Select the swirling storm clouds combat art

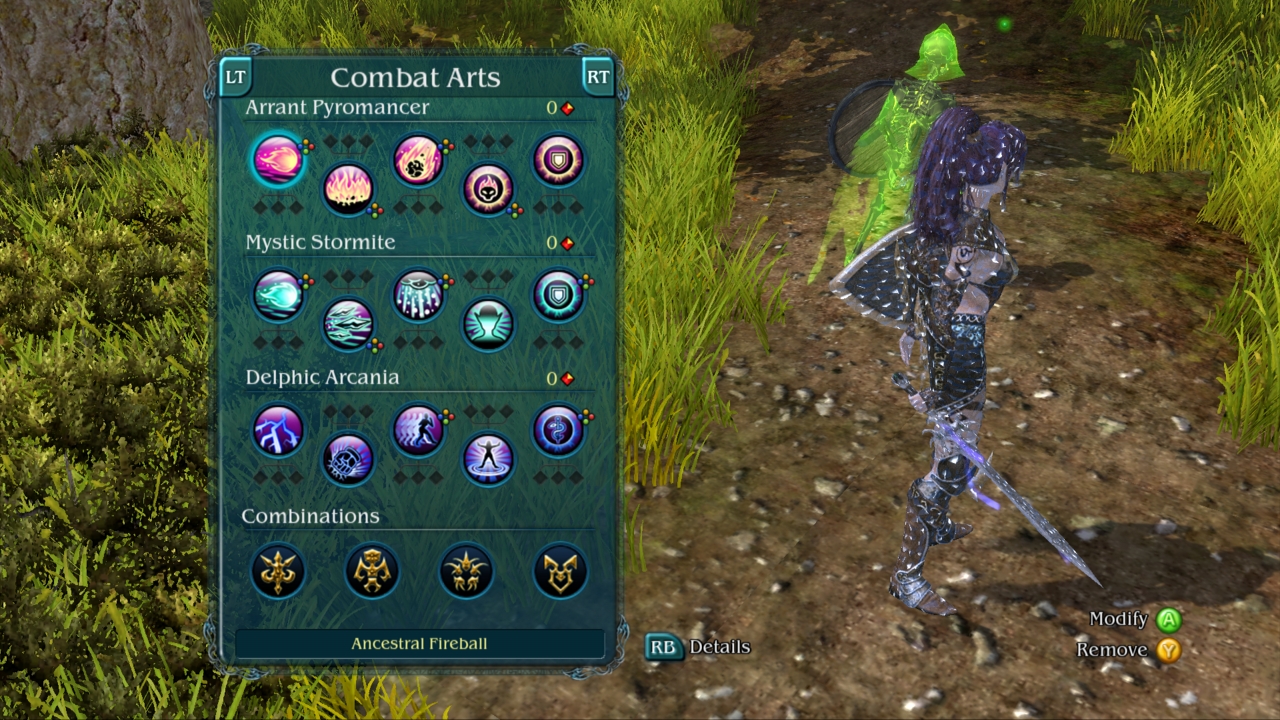pyautogui.click(x=348, y=324)
